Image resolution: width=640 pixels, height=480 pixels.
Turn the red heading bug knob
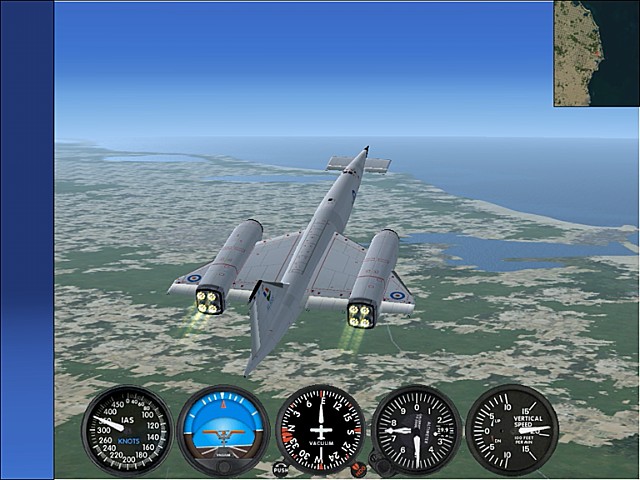click(358, 465)
